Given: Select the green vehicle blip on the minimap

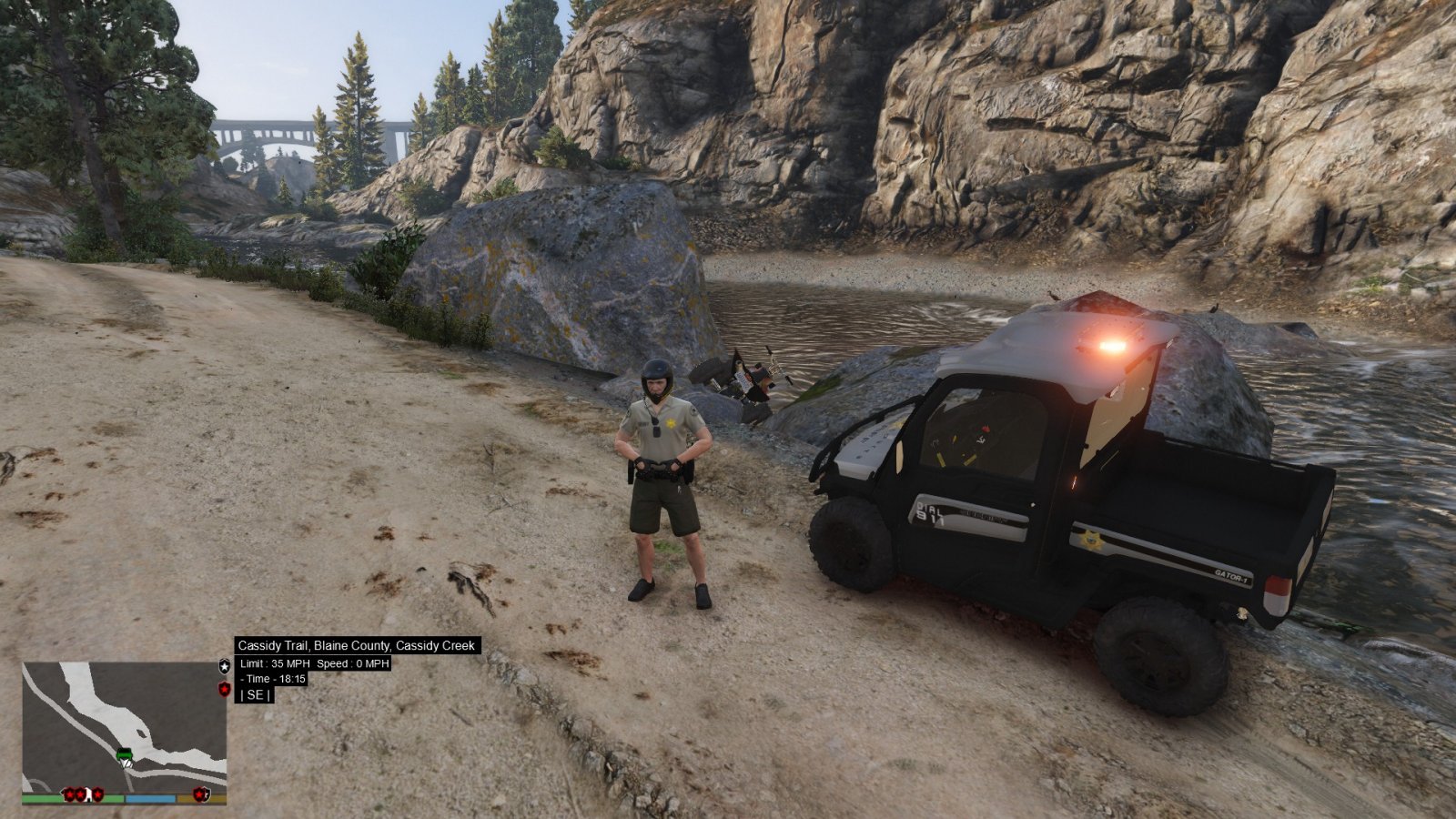Looking at the screenshot, I should click(125, 753).
